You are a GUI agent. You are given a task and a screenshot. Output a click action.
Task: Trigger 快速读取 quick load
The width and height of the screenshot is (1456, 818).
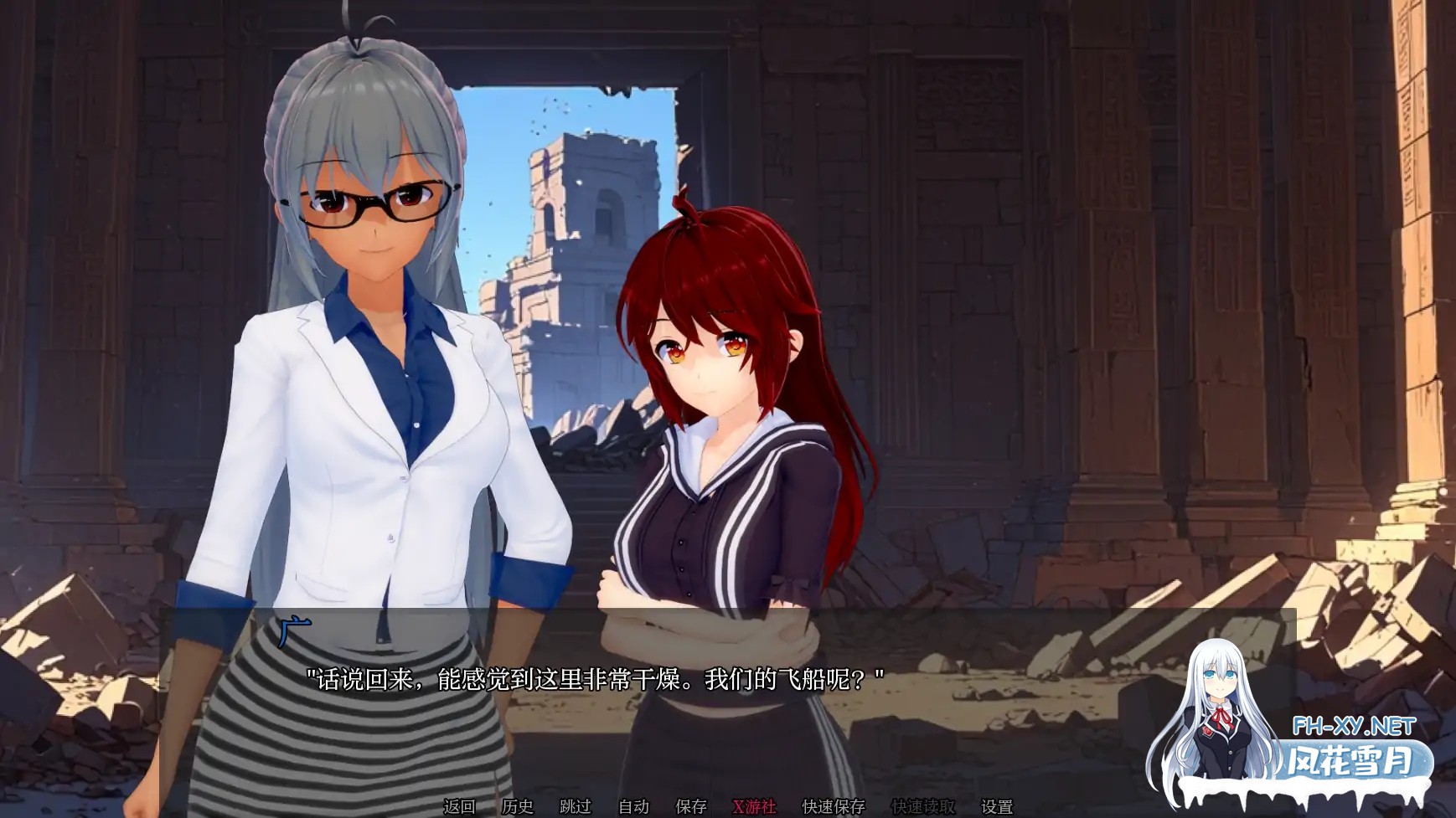coord(922,806)
